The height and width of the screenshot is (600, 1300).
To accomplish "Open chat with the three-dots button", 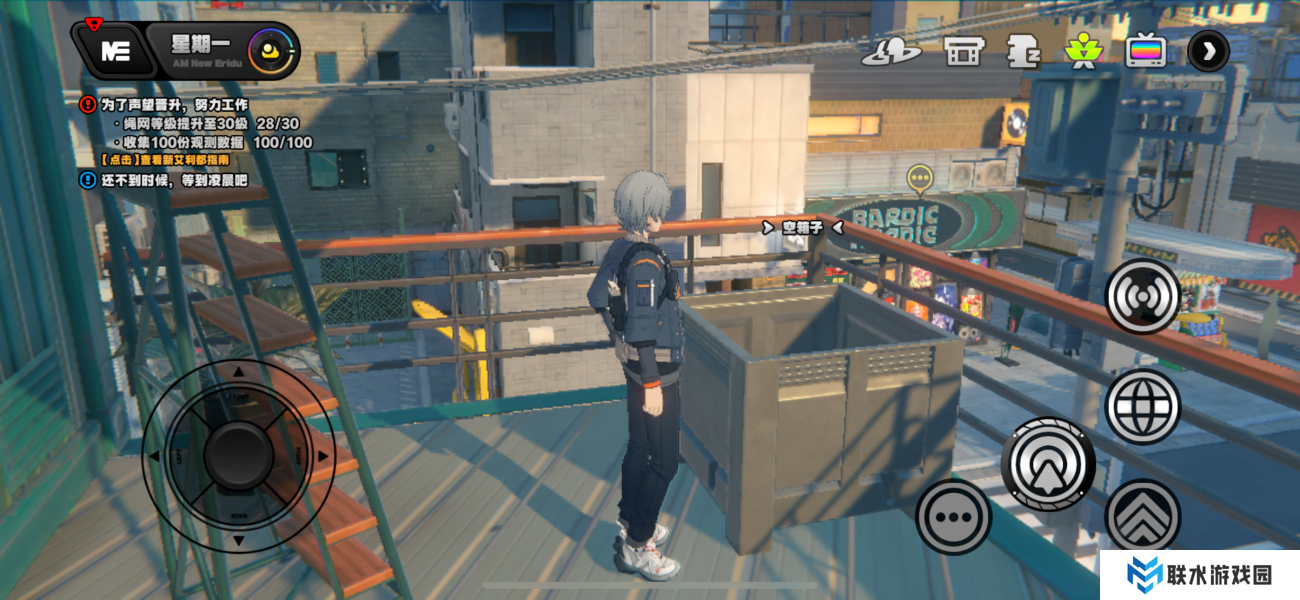I will pos(953,517).
